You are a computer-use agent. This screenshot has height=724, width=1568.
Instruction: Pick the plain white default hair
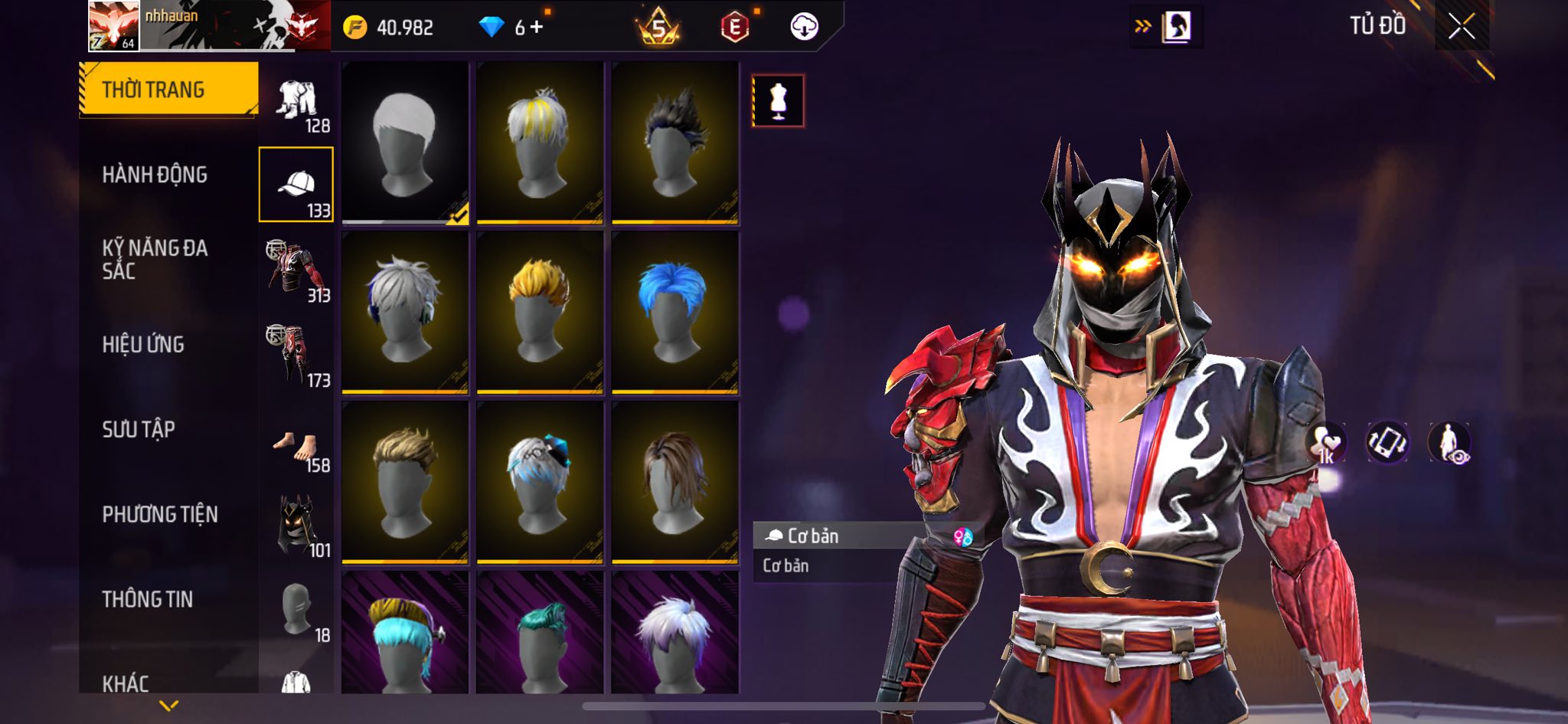pos(405,143)
